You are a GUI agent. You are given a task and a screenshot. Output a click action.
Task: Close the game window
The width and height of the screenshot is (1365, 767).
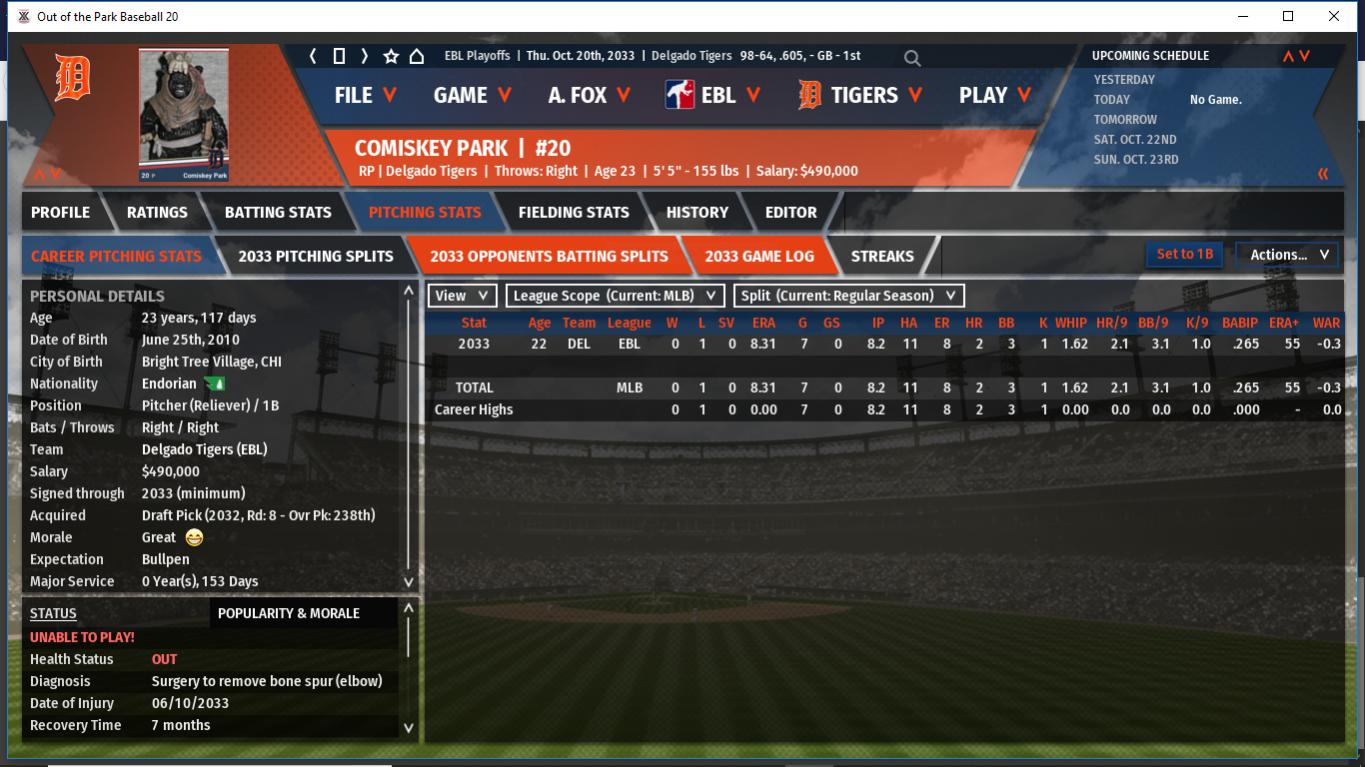tap(1333, 16)
